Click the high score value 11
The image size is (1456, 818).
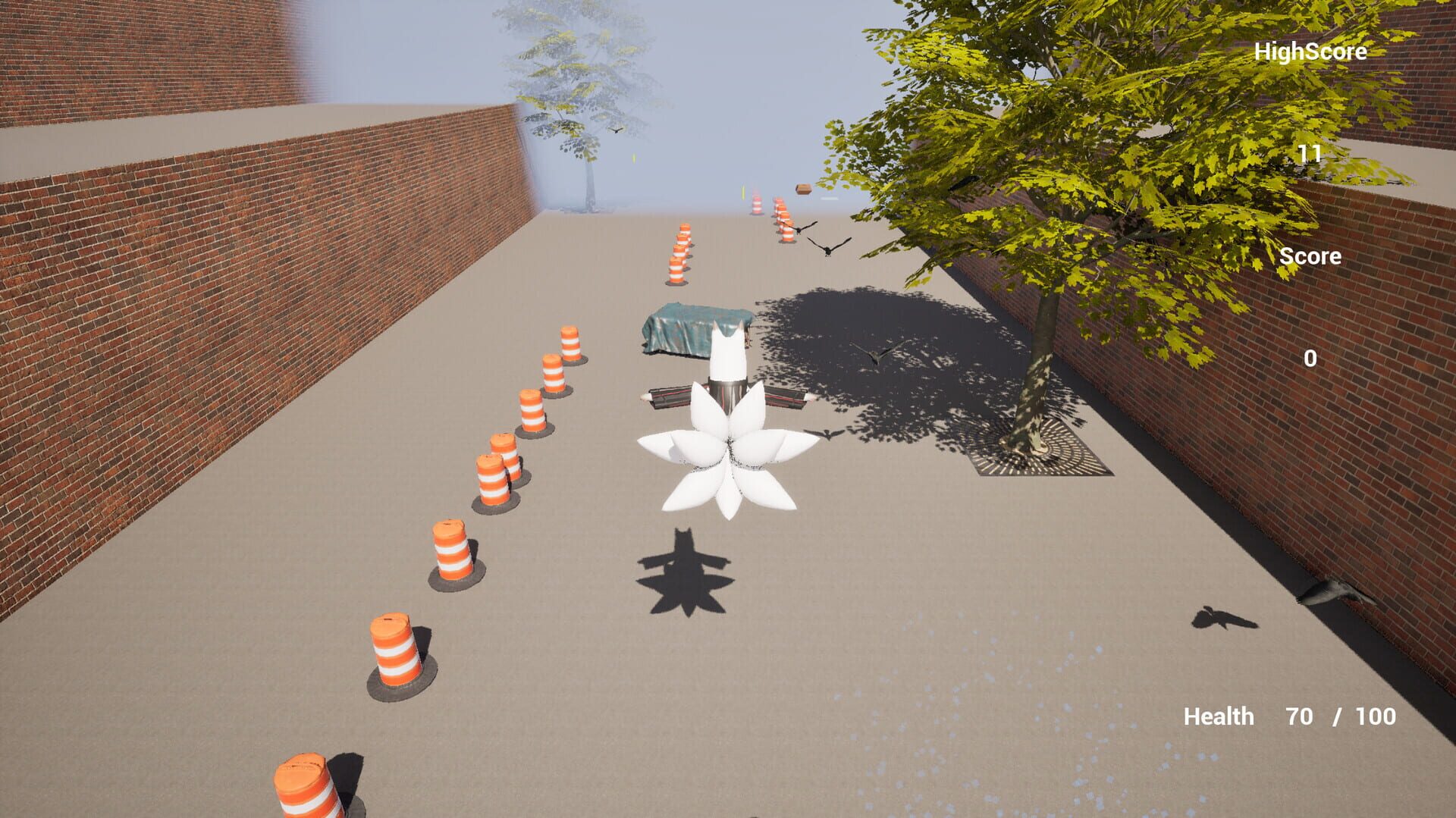point(1308,154)
